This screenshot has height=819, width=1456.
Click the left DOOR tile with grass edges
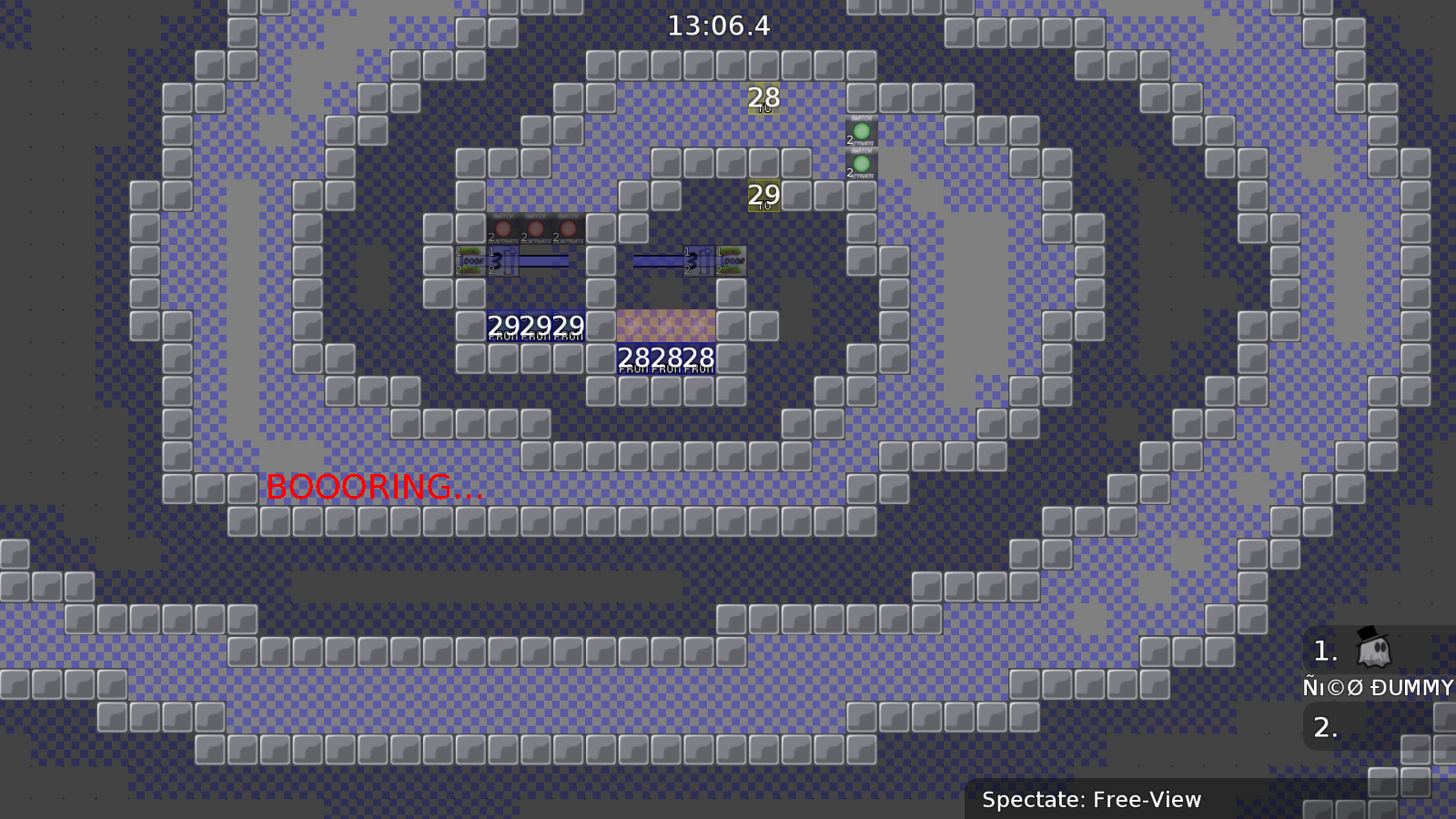coord(471,261)
